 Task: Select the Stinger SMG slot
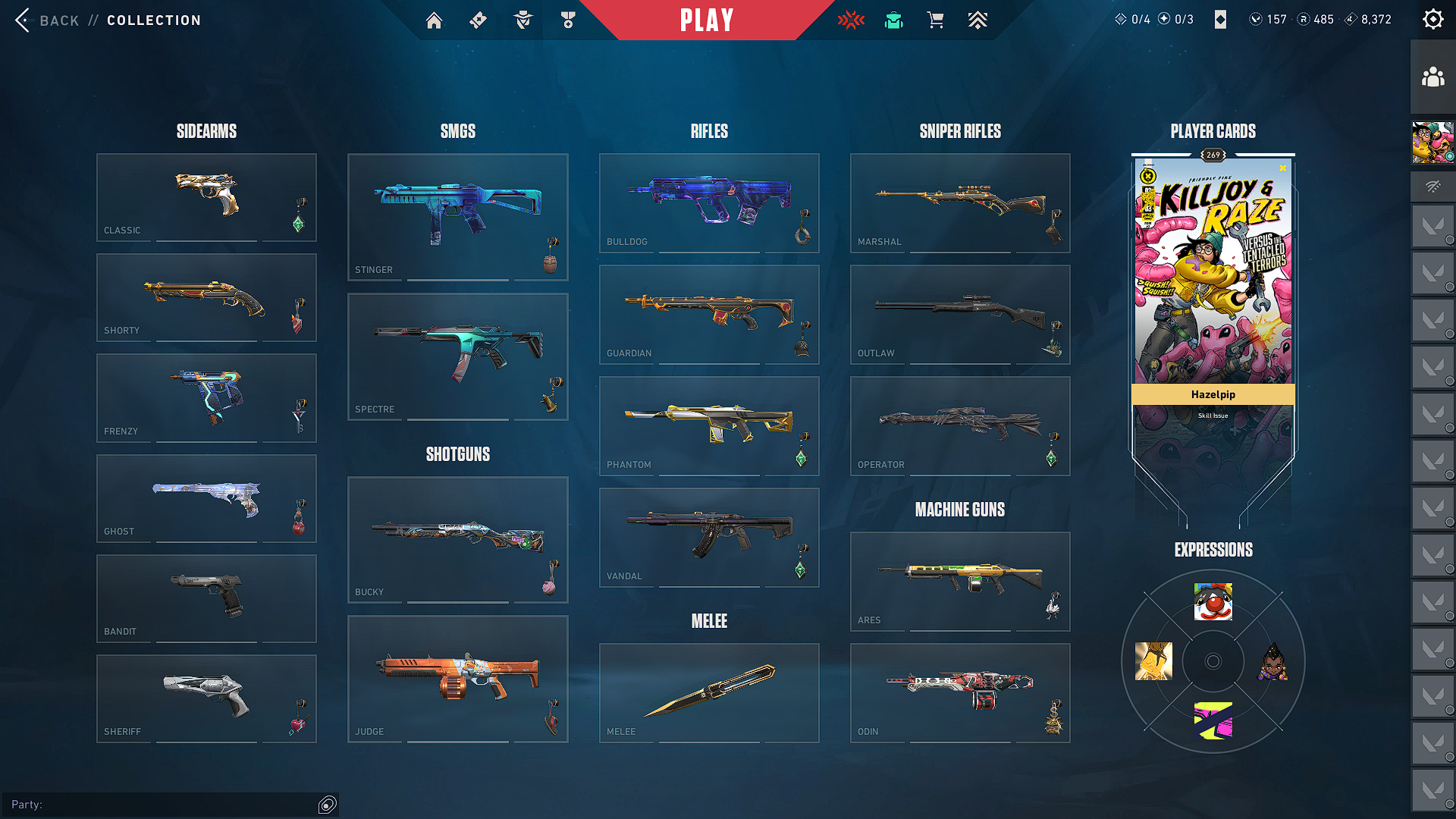coord(457,217)
